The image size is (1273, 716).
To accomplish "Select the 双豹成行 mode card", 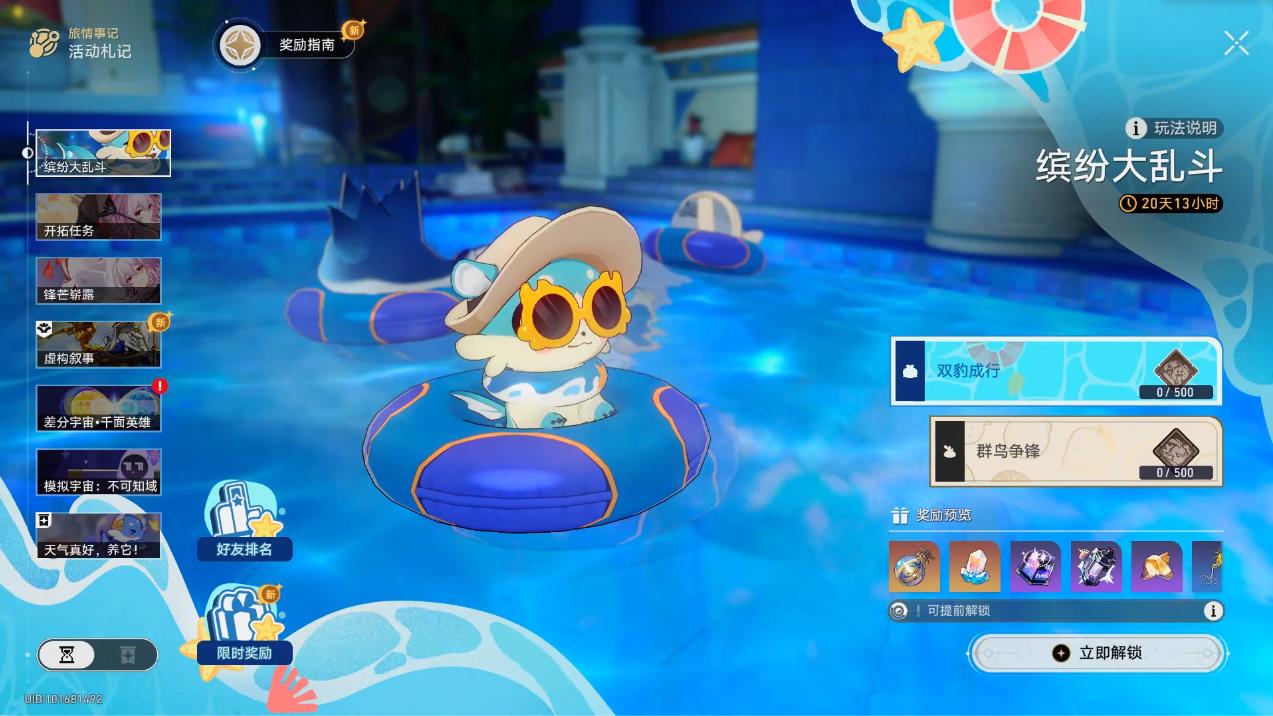I will coord(1055,371).
